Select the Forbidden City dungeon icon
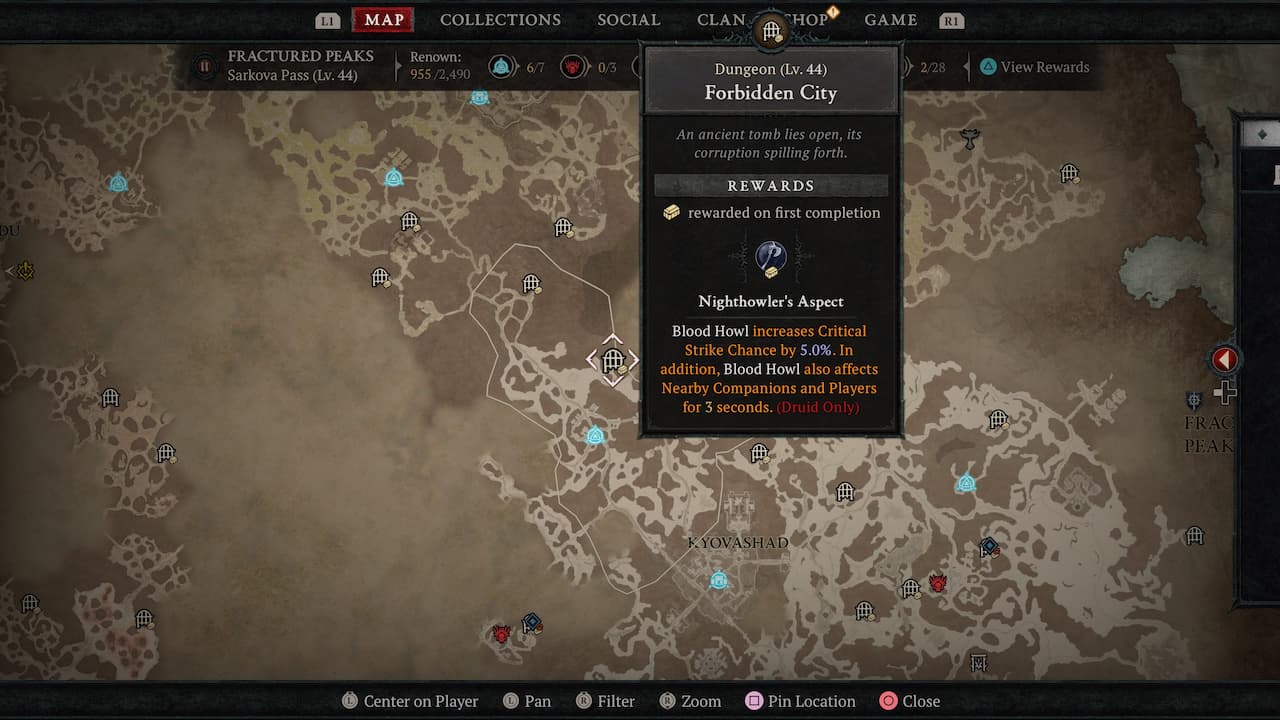The width and height of the screenshot is (1280, 720). (611, 360)
